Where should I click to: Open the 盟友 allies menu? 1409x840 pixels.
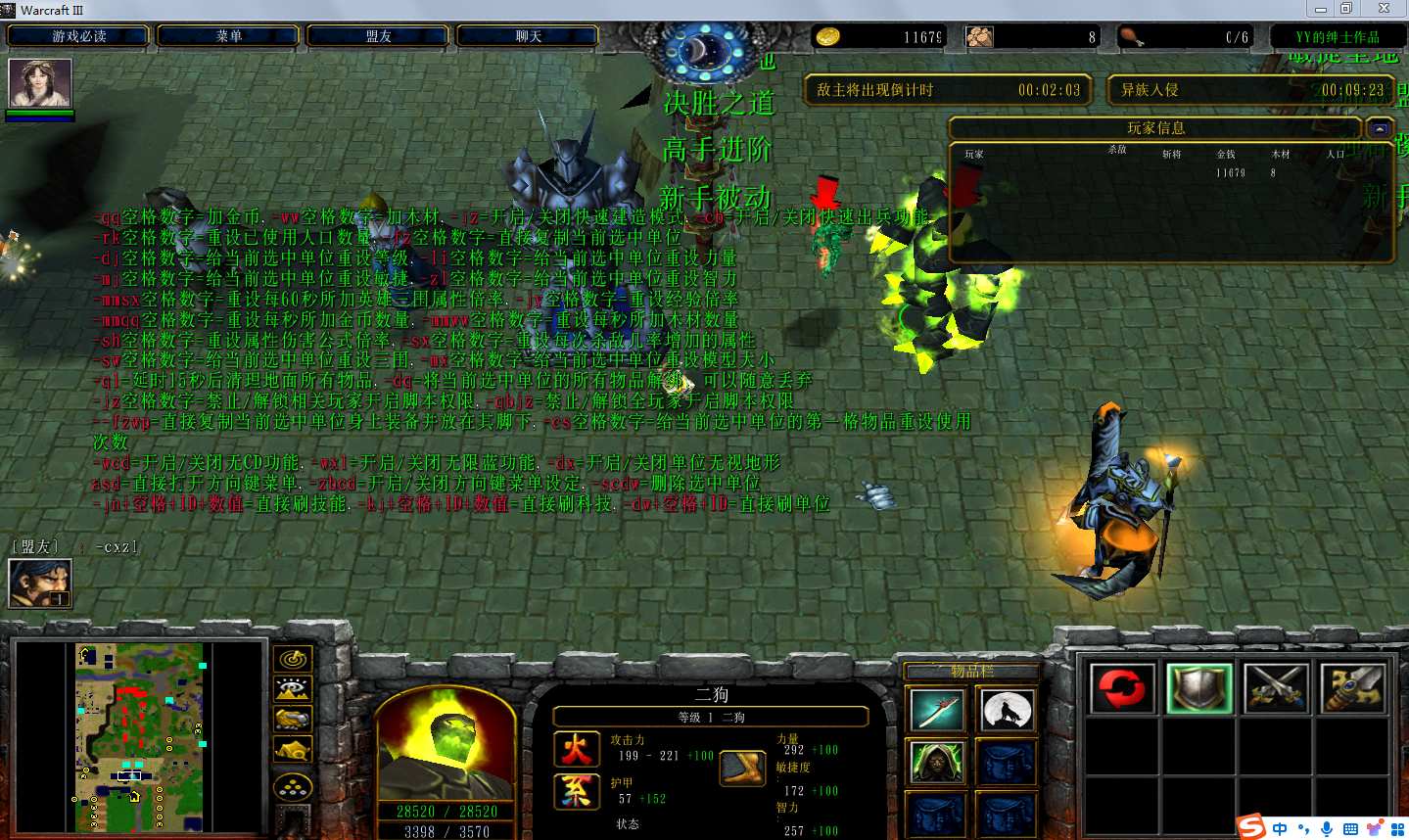tap(378, 36)
